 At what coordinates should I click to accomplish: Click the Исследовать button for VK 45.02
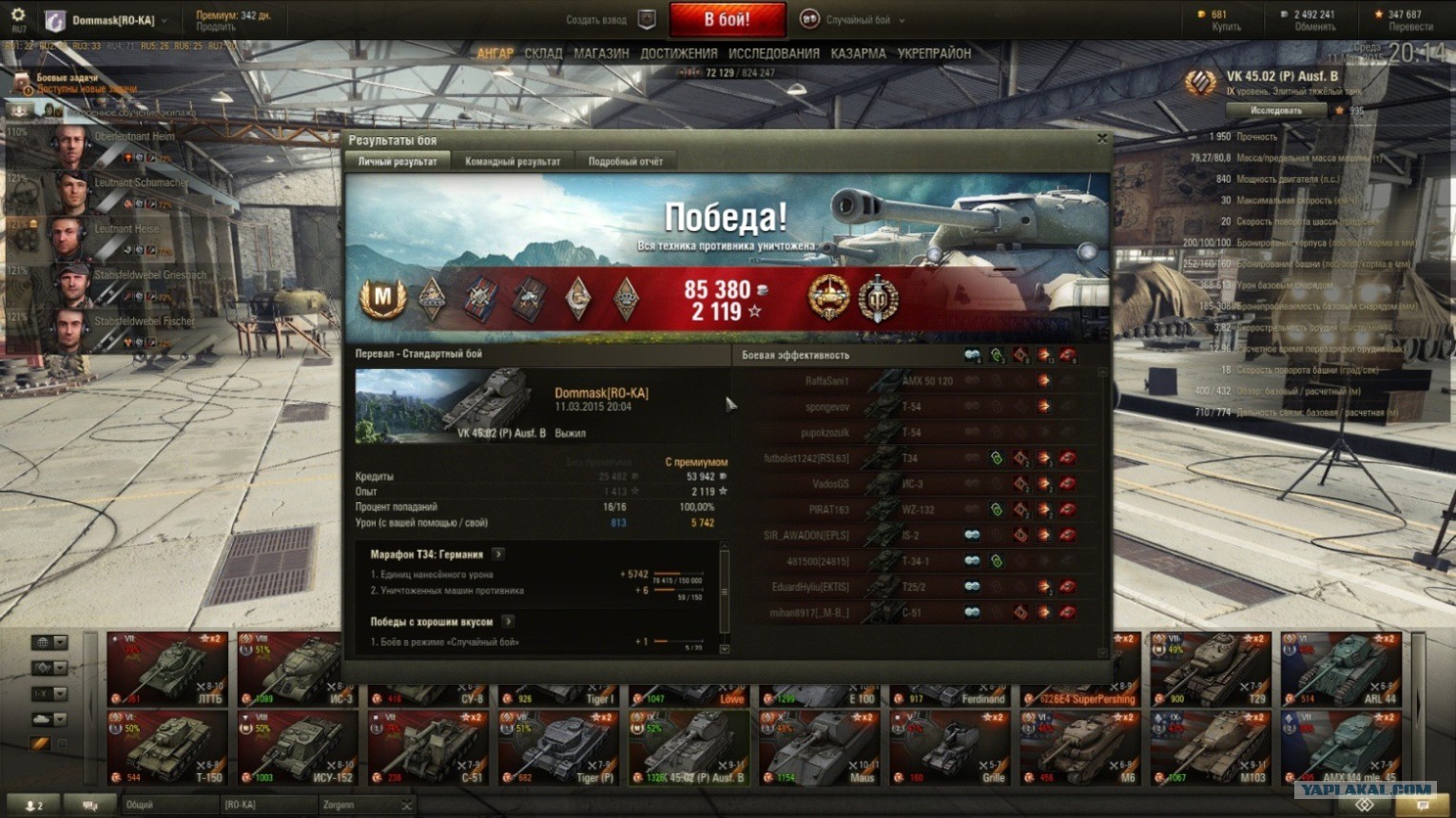click(x=1275, y=110)
